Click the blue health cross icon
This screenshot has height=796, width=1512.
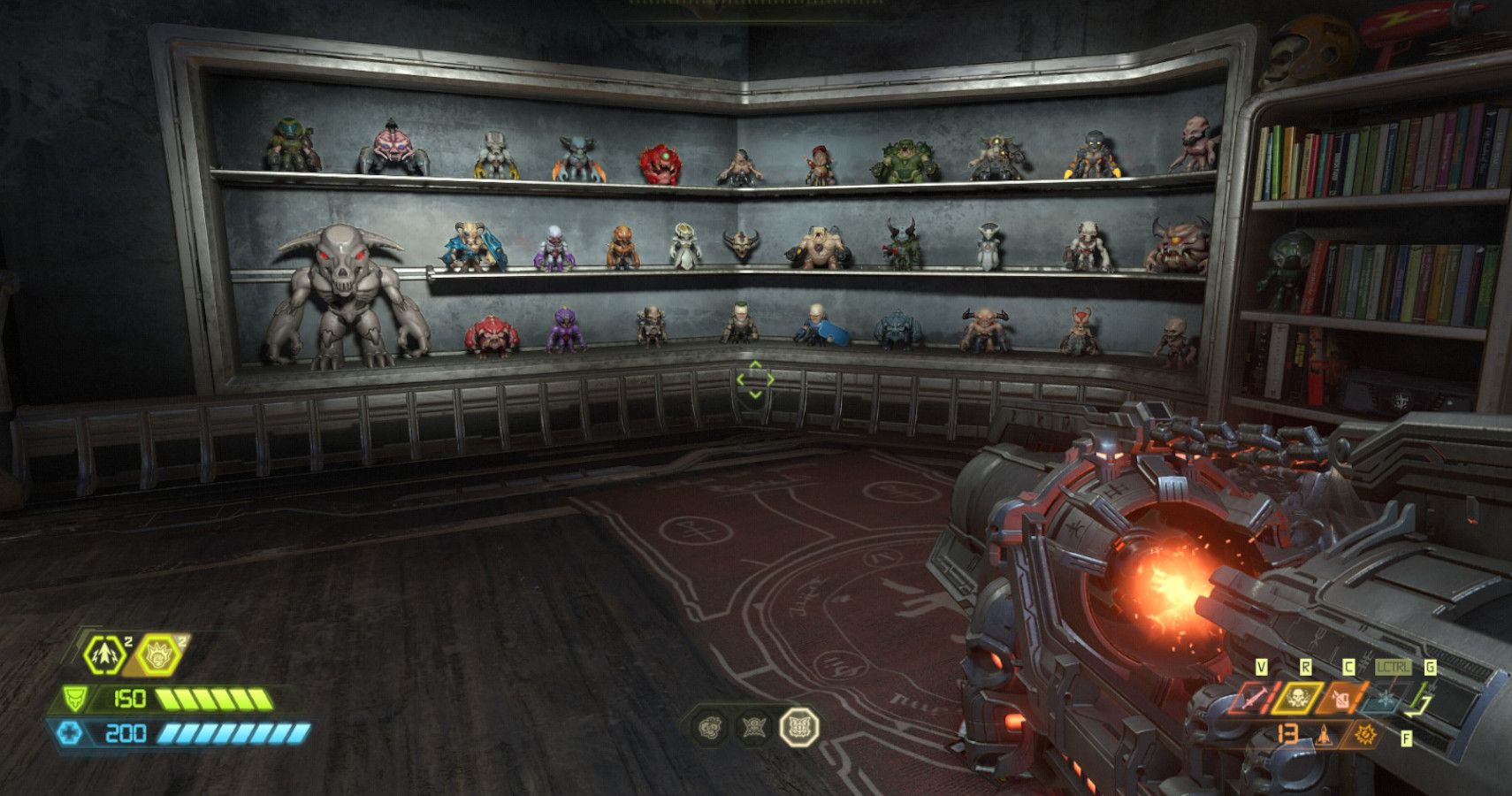point(70,733)
